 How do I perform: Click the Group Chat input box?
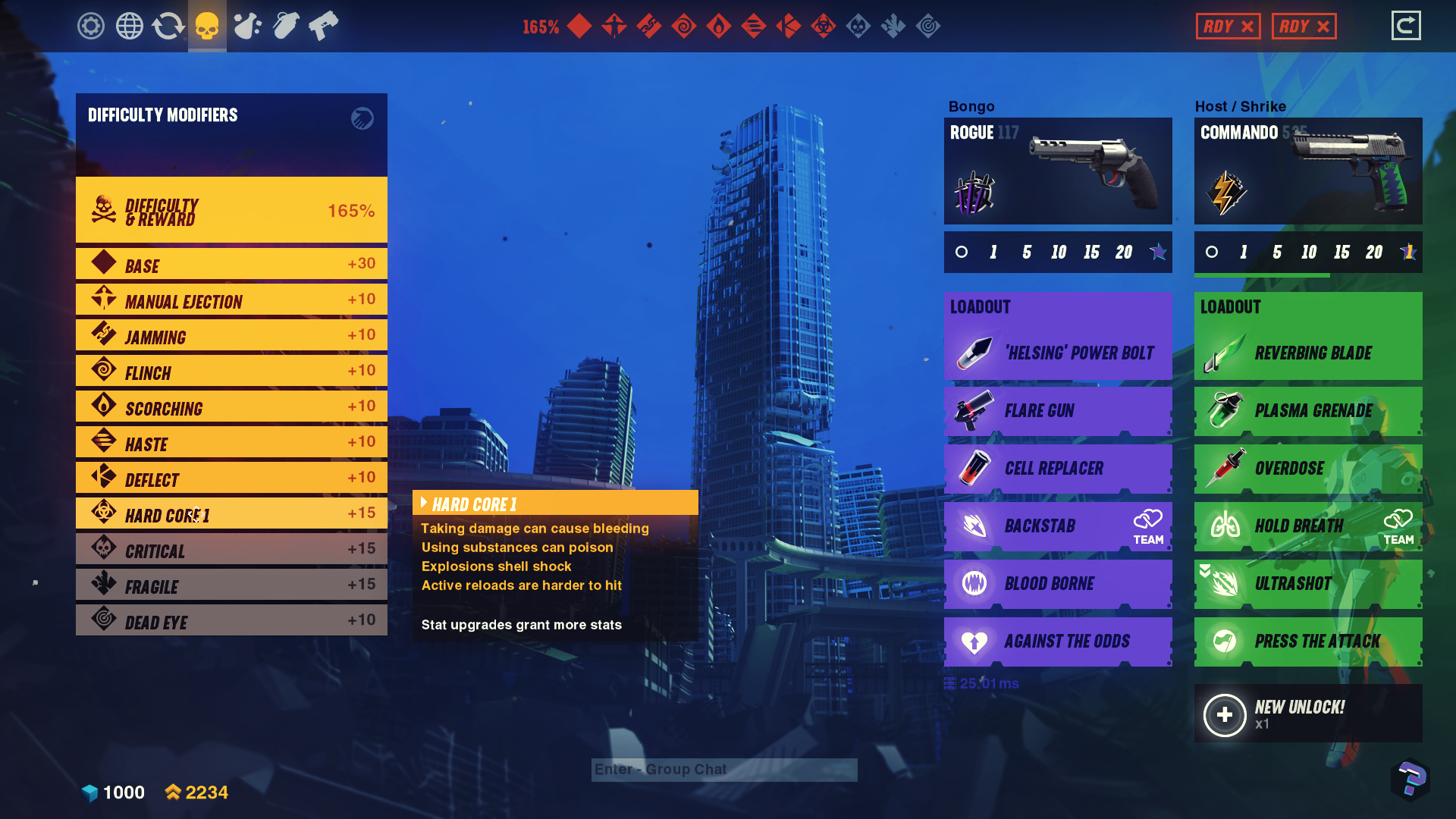click(x=724, y=770)
